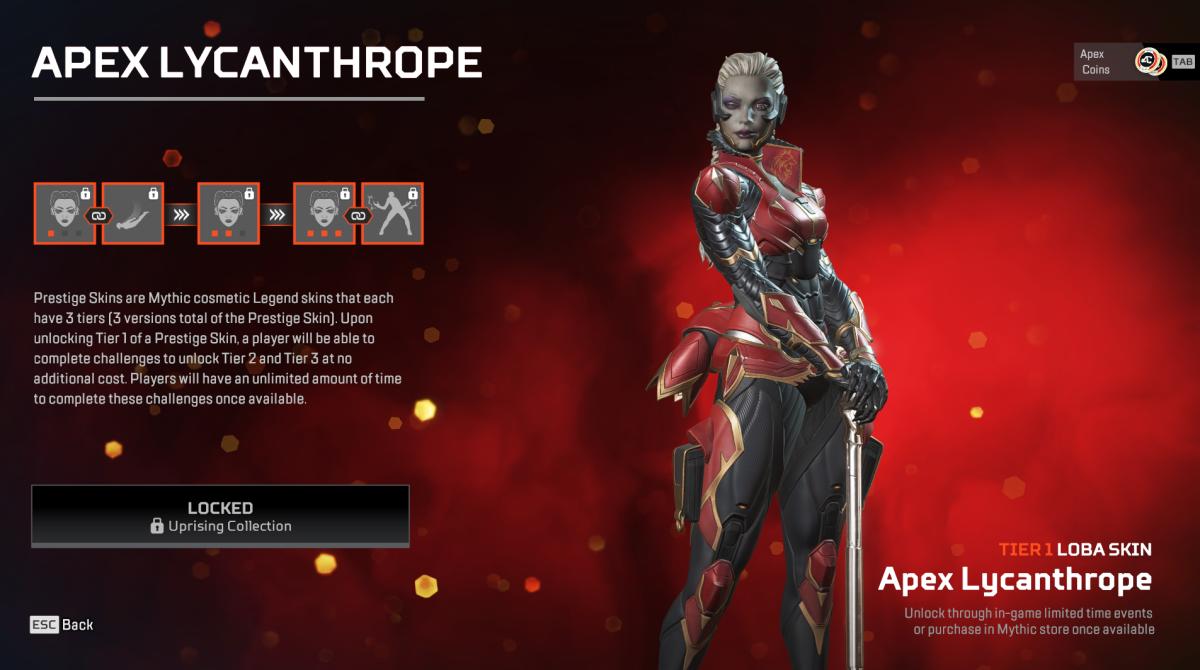
Task: Select the Tier 3 skin tile with three dots
Action: click(324, 213)
